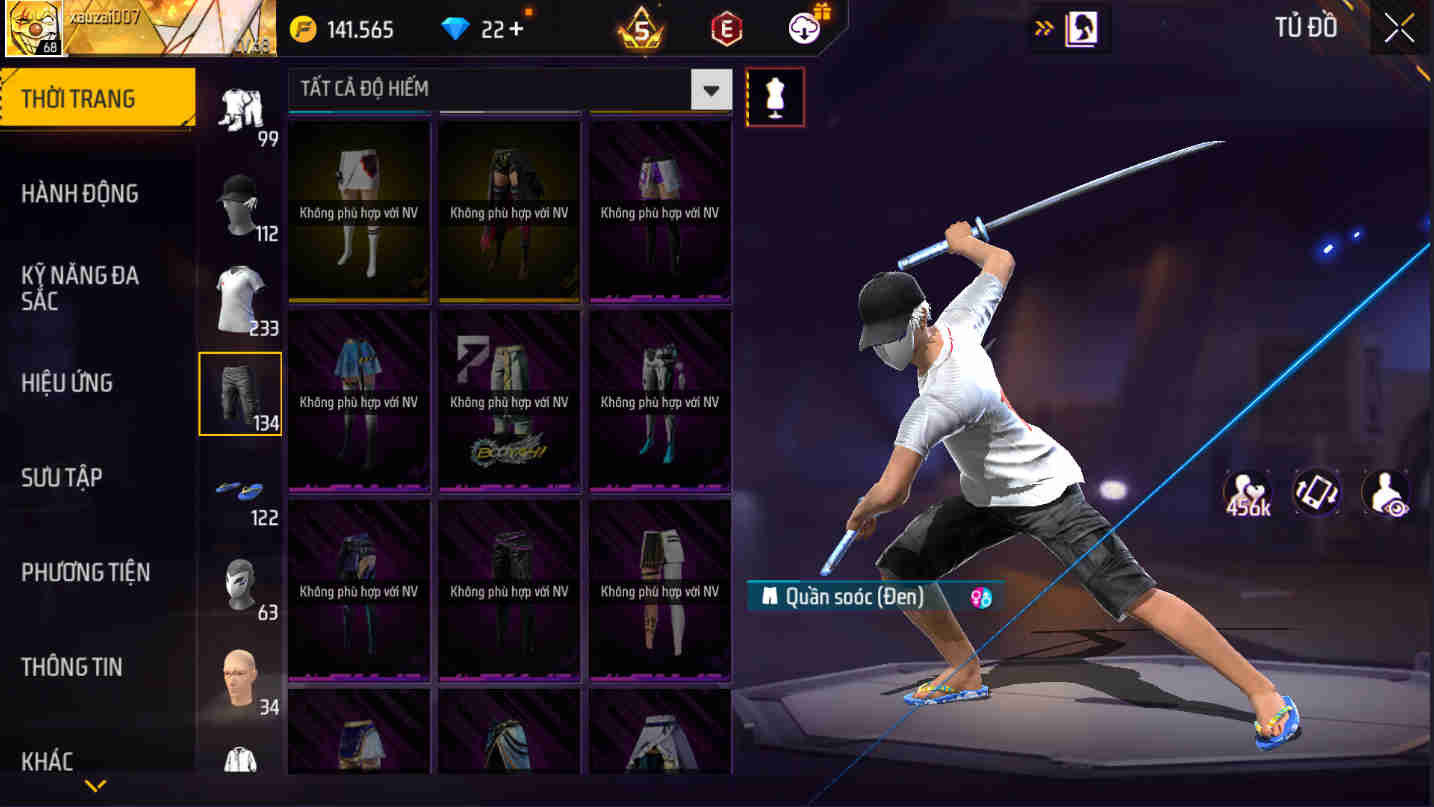Image resolution: width=1434 pixels, height=807 pixels.
Task: Click the BOOYAH pants item thumbnail
Action: [x=509, y=402]
